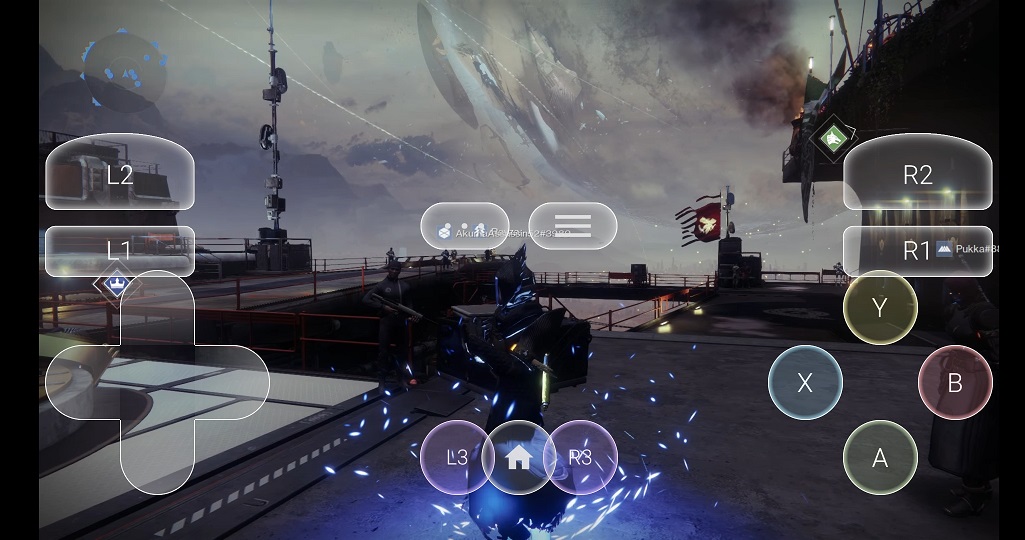The height and width of the screenshot is (540, 1025).
Task: Tap the R3 stick button
Action: click(x=581, y=457)
